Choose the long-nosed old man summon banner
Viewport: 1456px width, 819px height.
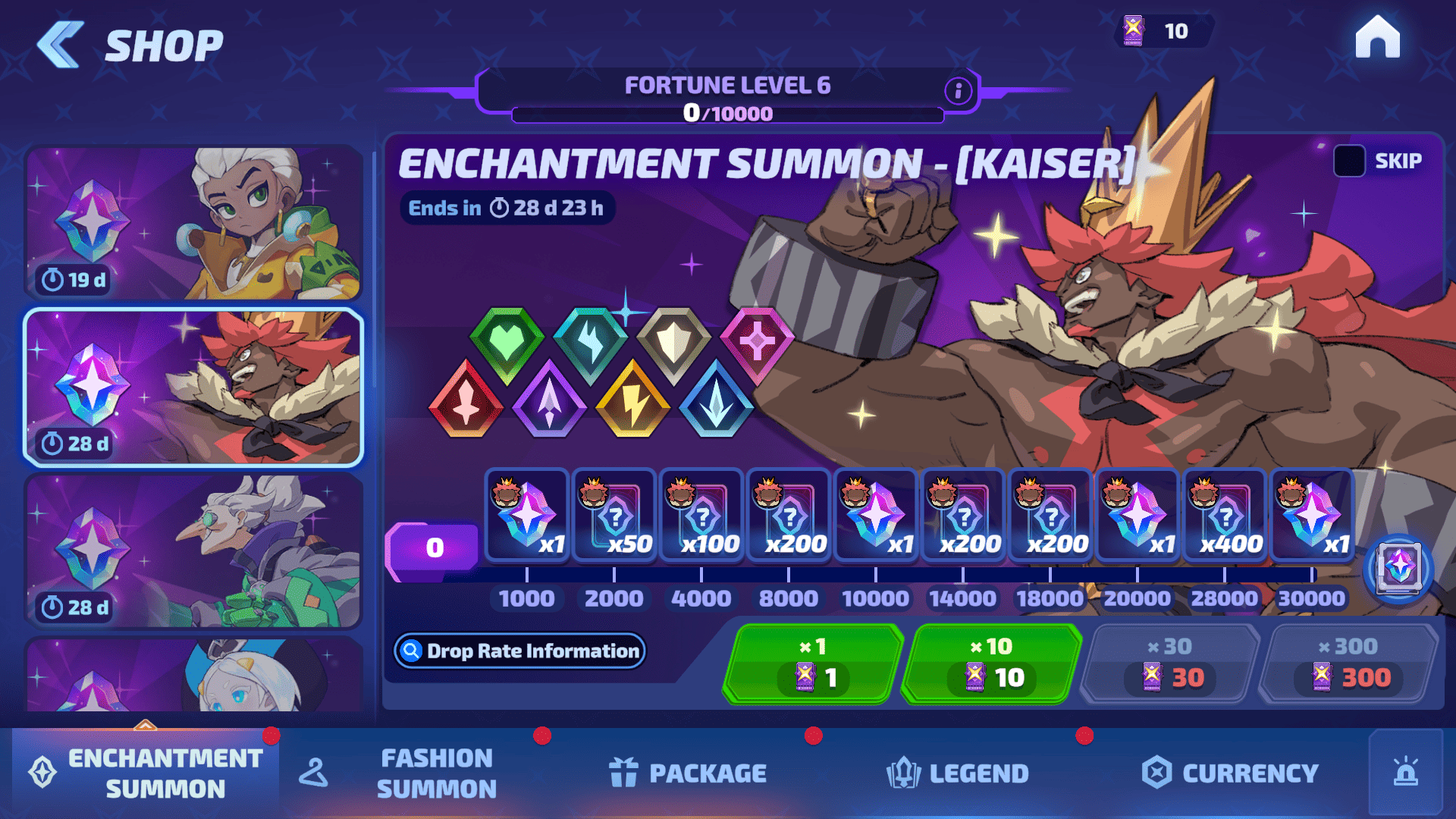tap(193, 551)
